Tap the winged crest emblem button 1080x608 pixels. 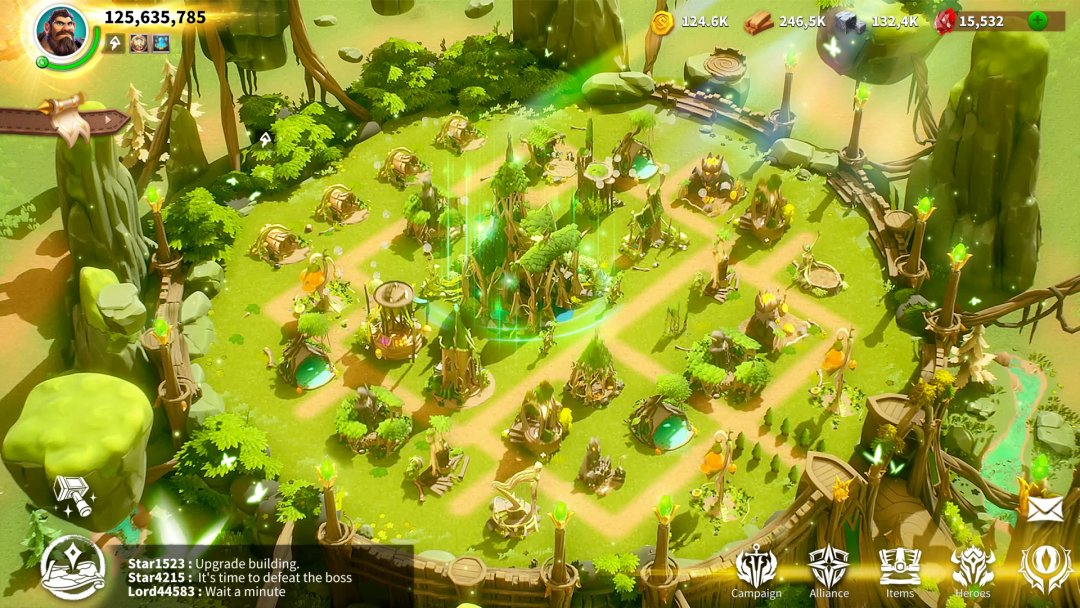coord(1045,568)
